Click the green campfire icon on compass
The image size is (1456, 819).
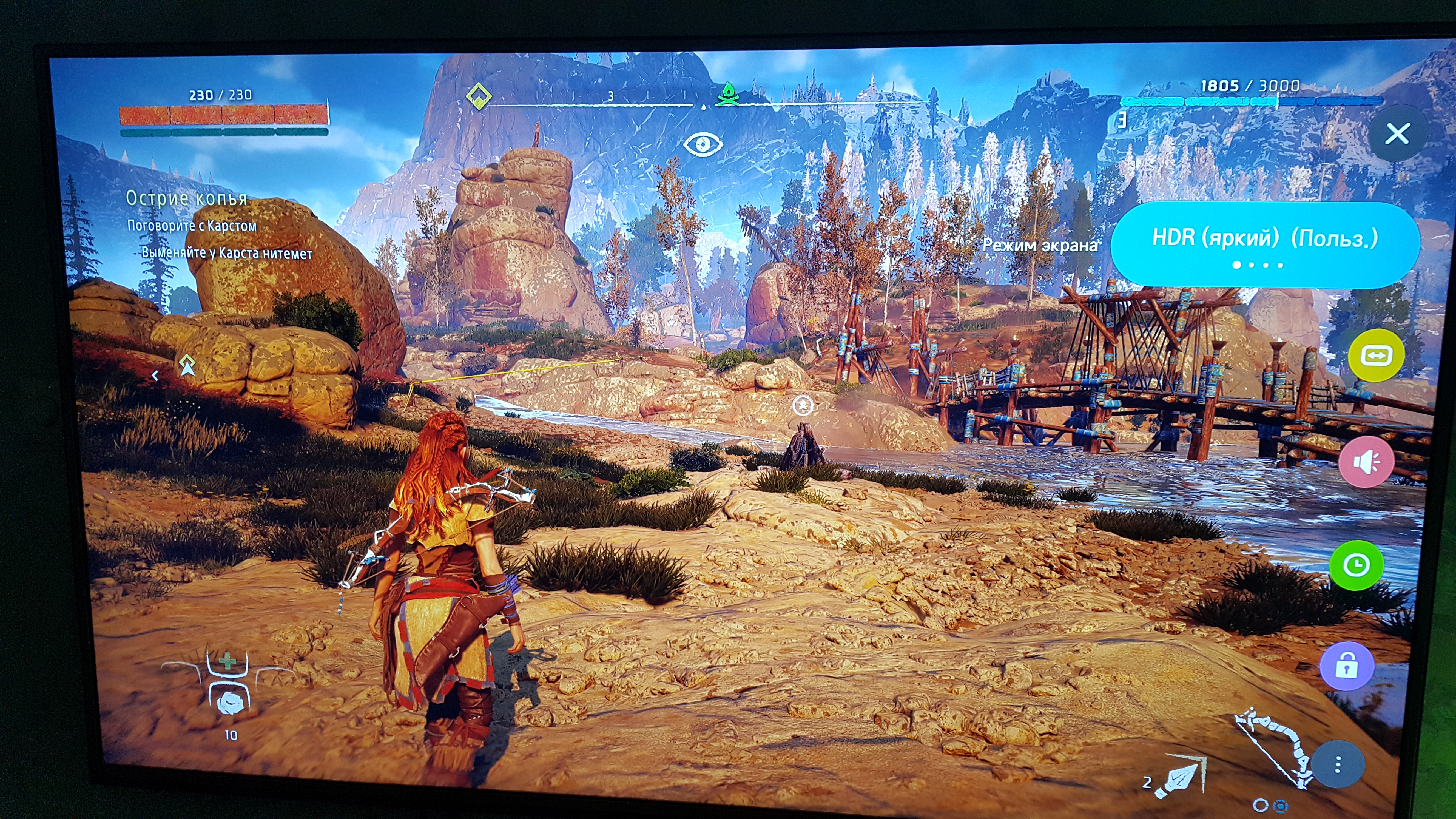pyautogui.click(x=728, y=94)
